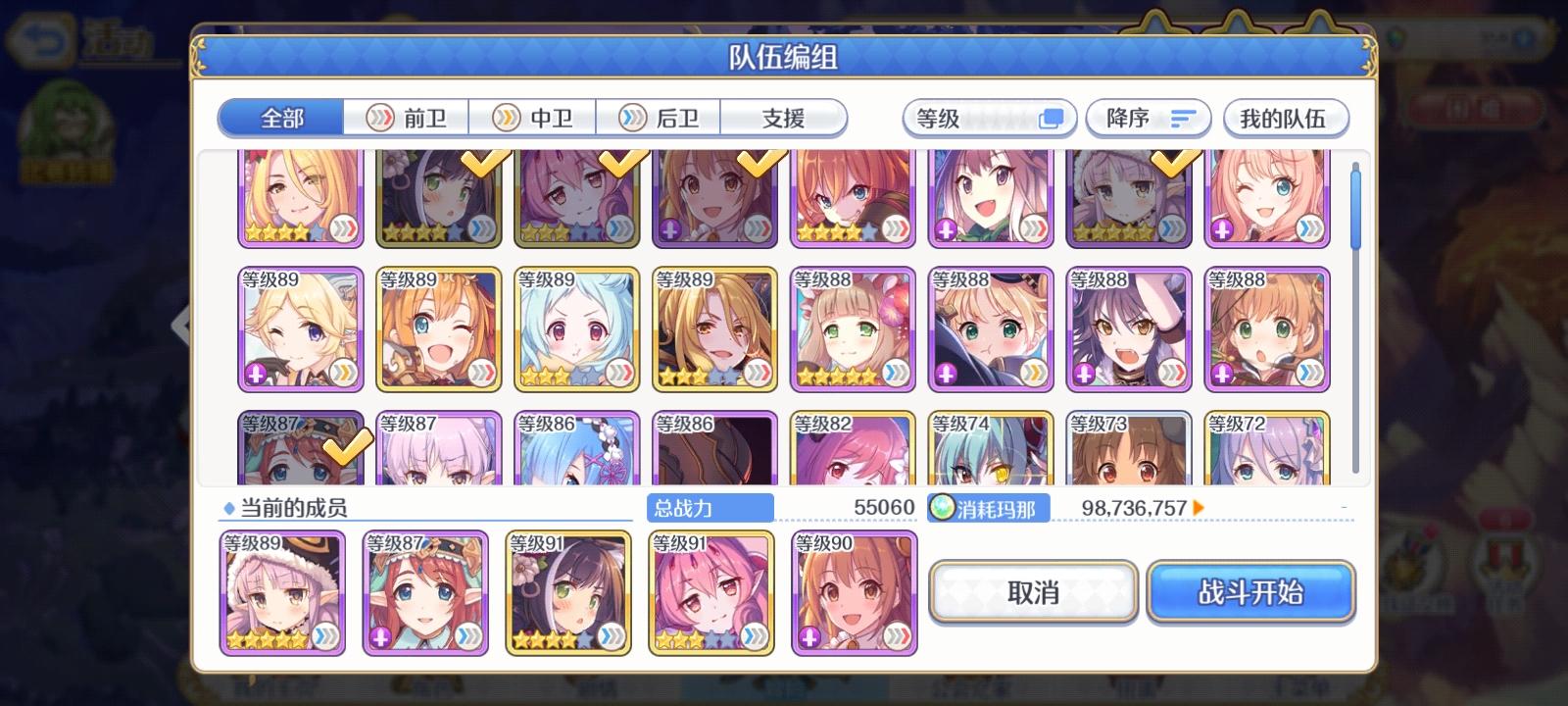
Task: Click the yellow circle icon on the 中卫 tab
Action: [506, 118]
